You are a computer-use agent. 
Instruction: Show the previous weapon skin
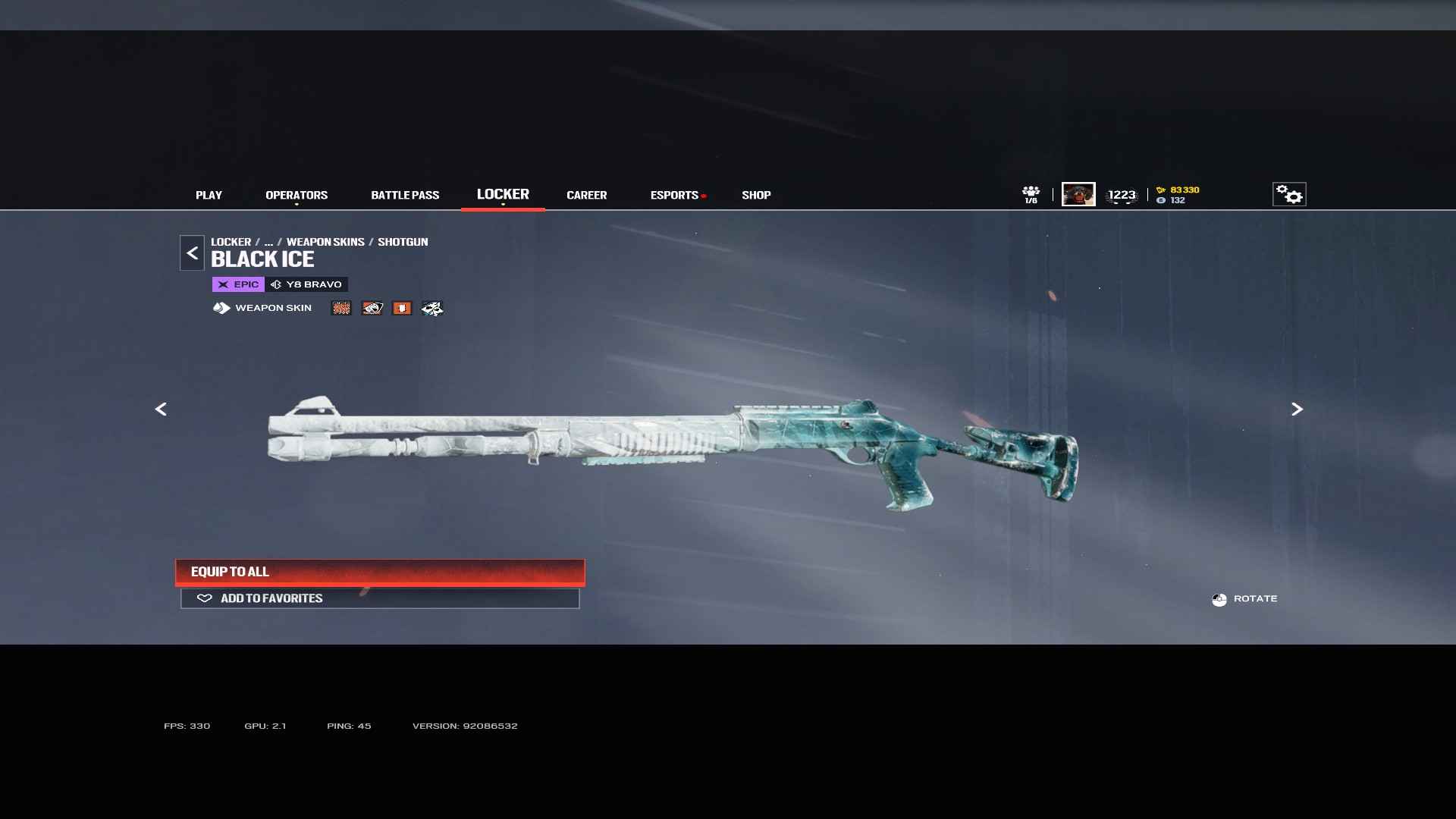(161, 409)
